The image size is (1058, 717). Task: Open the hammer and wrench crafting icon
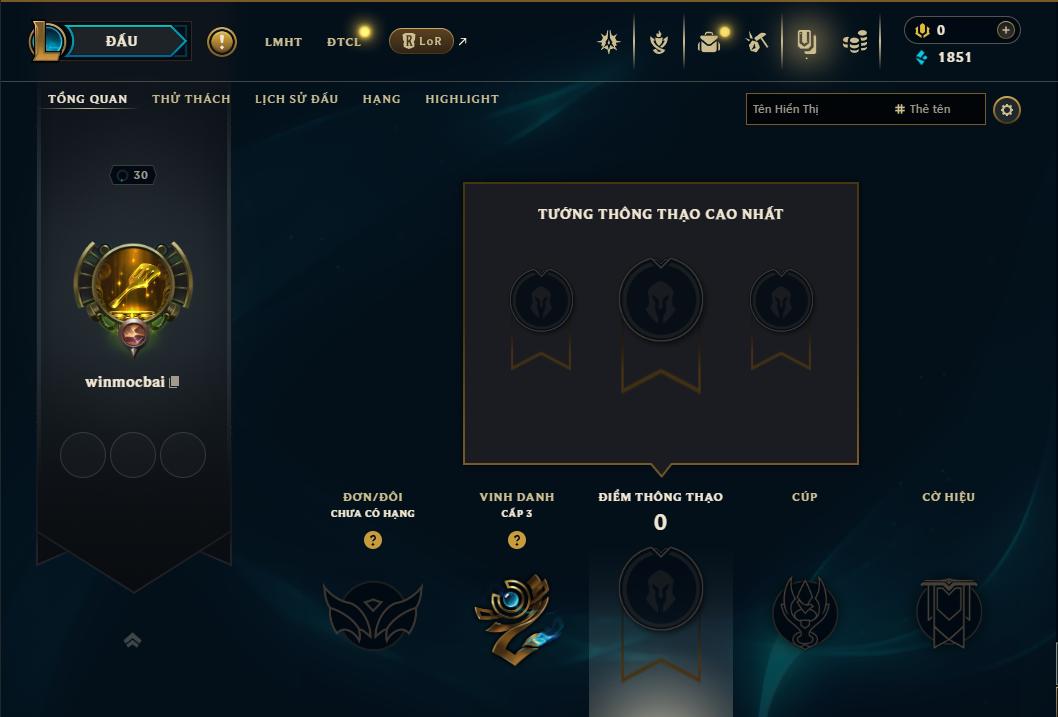757,42
